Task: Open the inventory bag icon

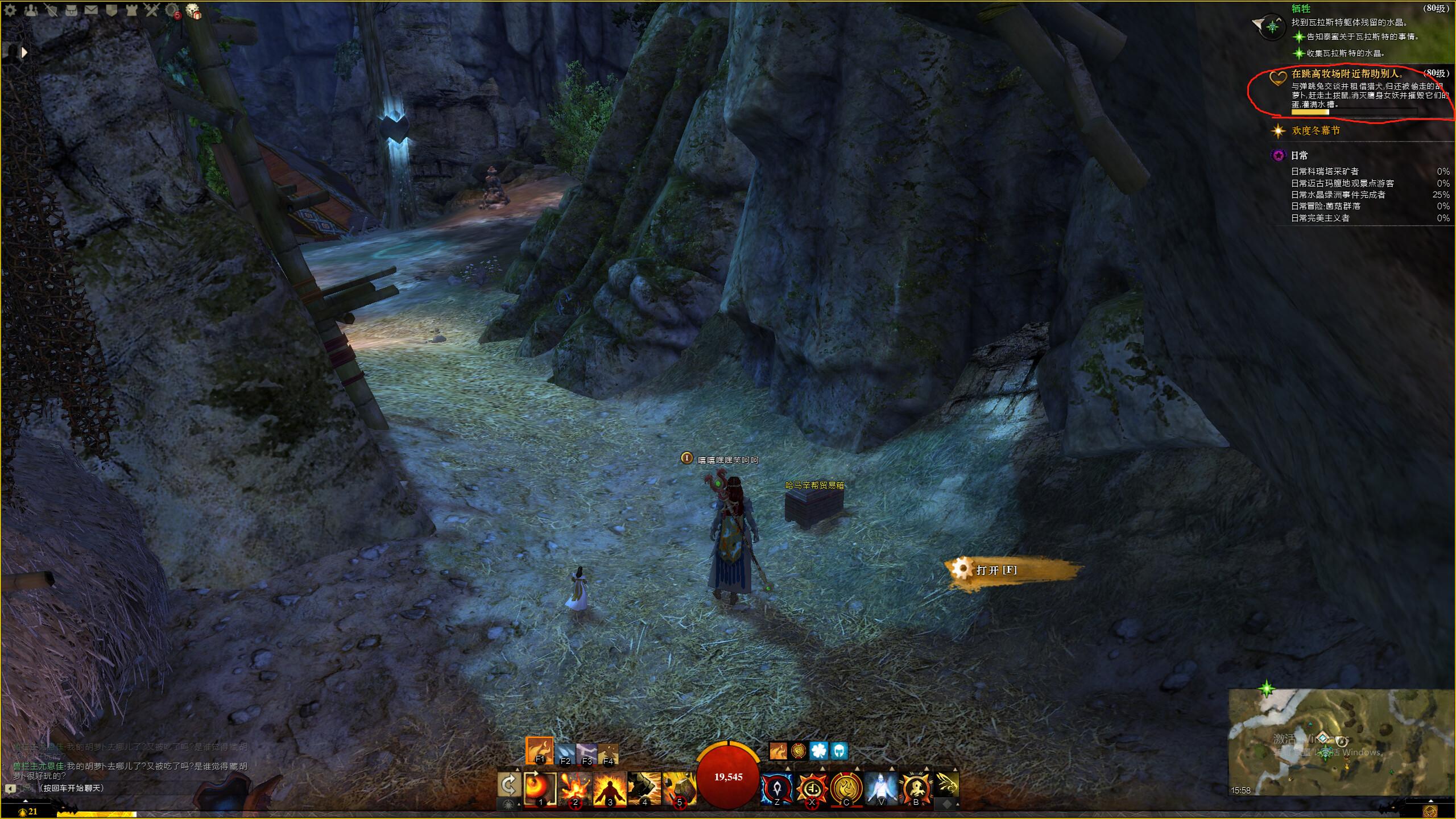Action: pos(71,10)
